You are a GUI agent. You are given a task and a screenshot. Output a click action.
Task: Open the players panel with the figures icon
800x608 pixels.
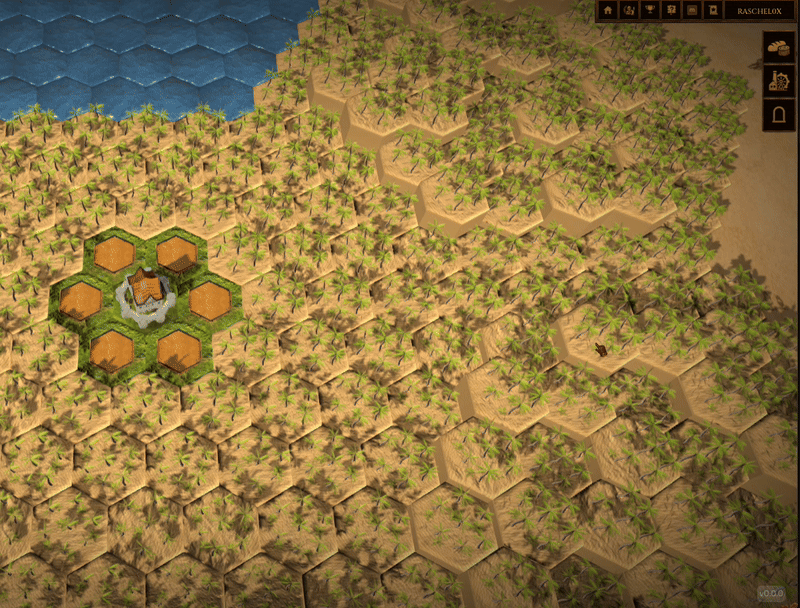[629, 10]
